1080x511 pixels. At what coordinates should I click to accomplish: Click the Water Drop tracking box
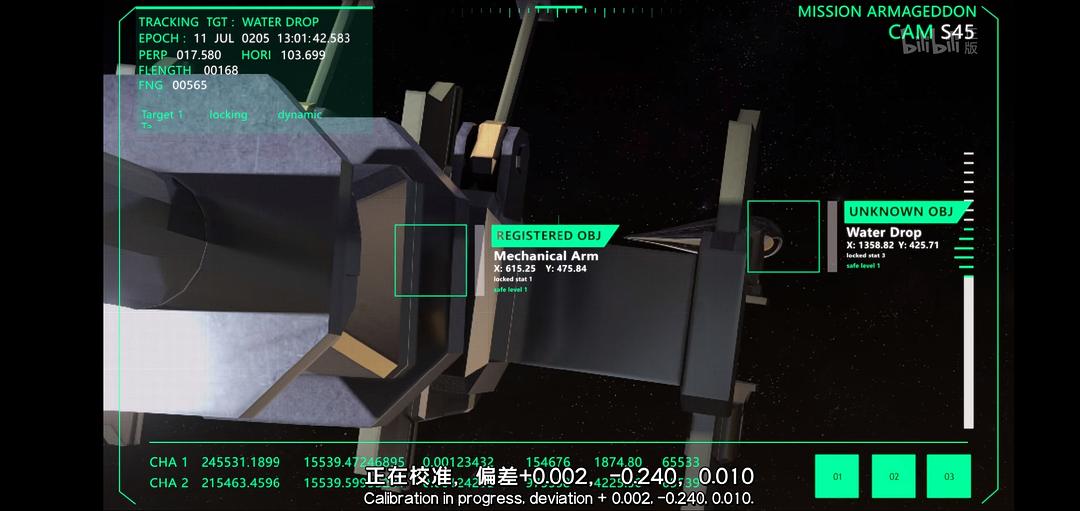click(x=783, y=236)
